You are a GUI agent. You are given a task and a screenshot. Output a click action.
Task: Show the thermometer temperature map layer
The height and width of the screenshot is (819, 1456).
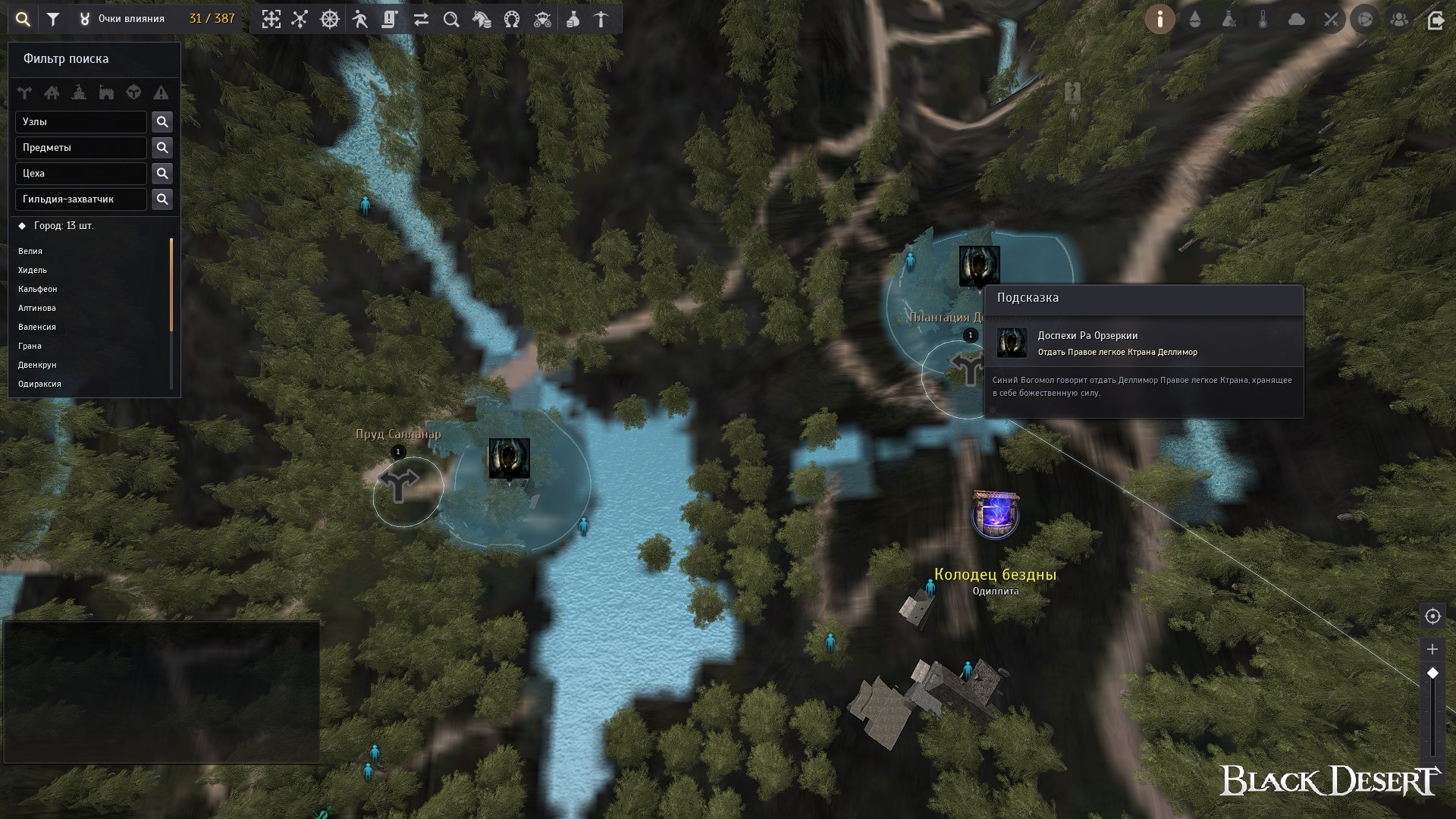[1263, 20]
